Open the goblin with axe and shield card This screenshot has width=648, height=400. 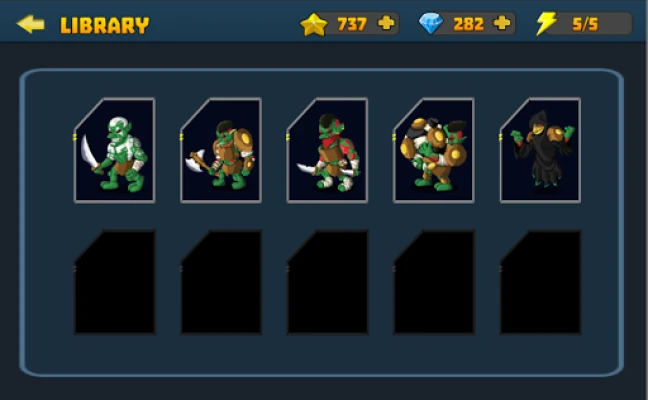[221, 150]
